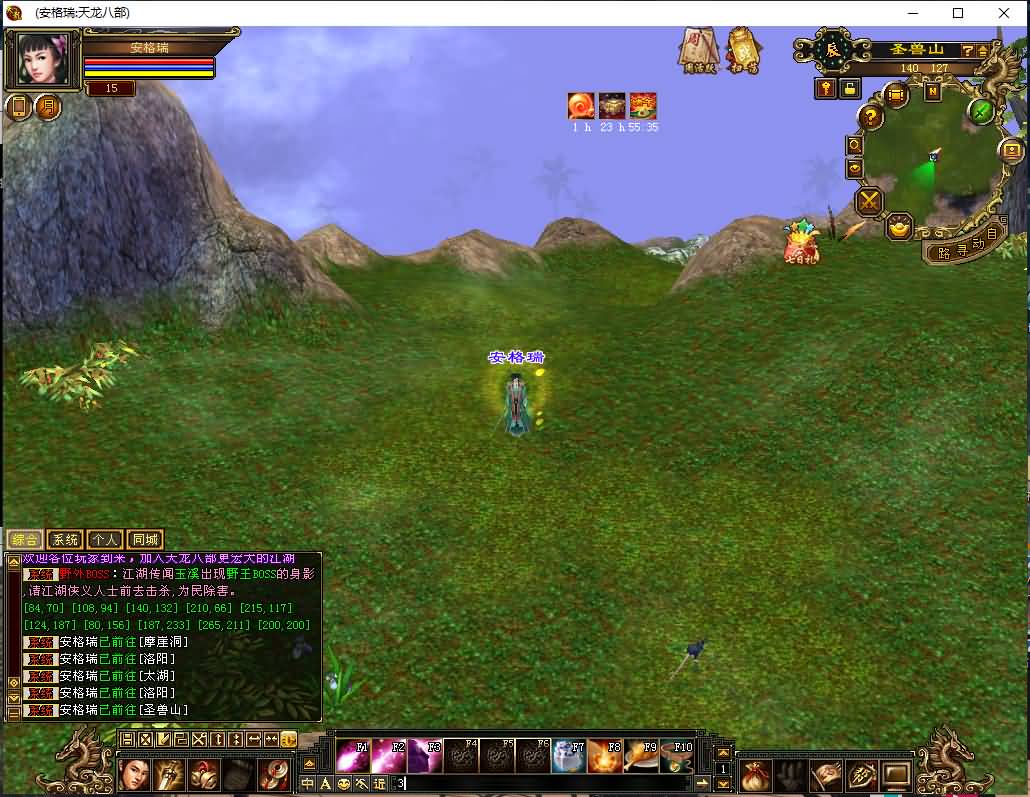1030x797 pixels.
Task: Select the 个人 chat tab
Action: (x=105, y=540)
